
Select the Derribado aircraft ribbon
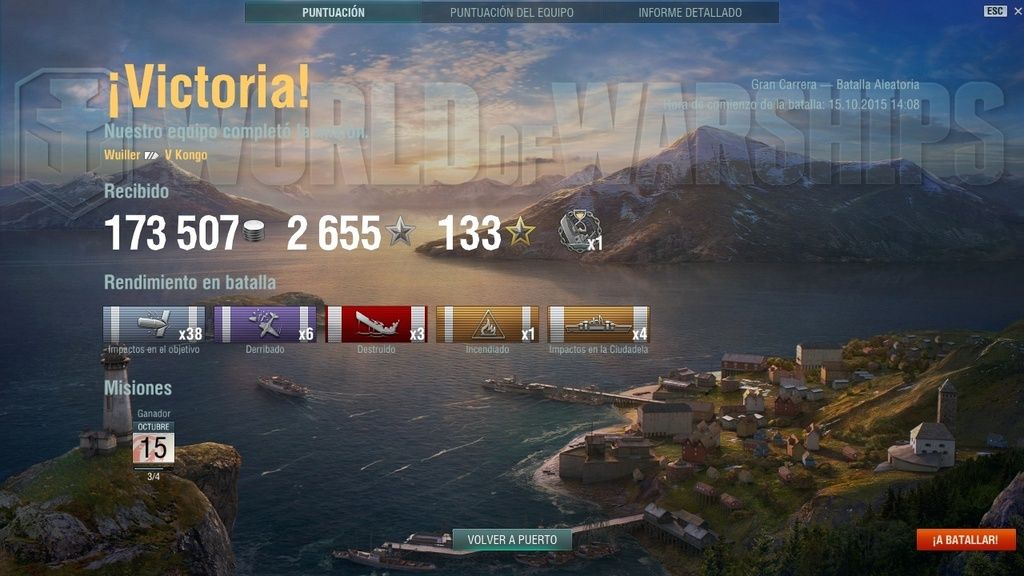coord(265,325)
